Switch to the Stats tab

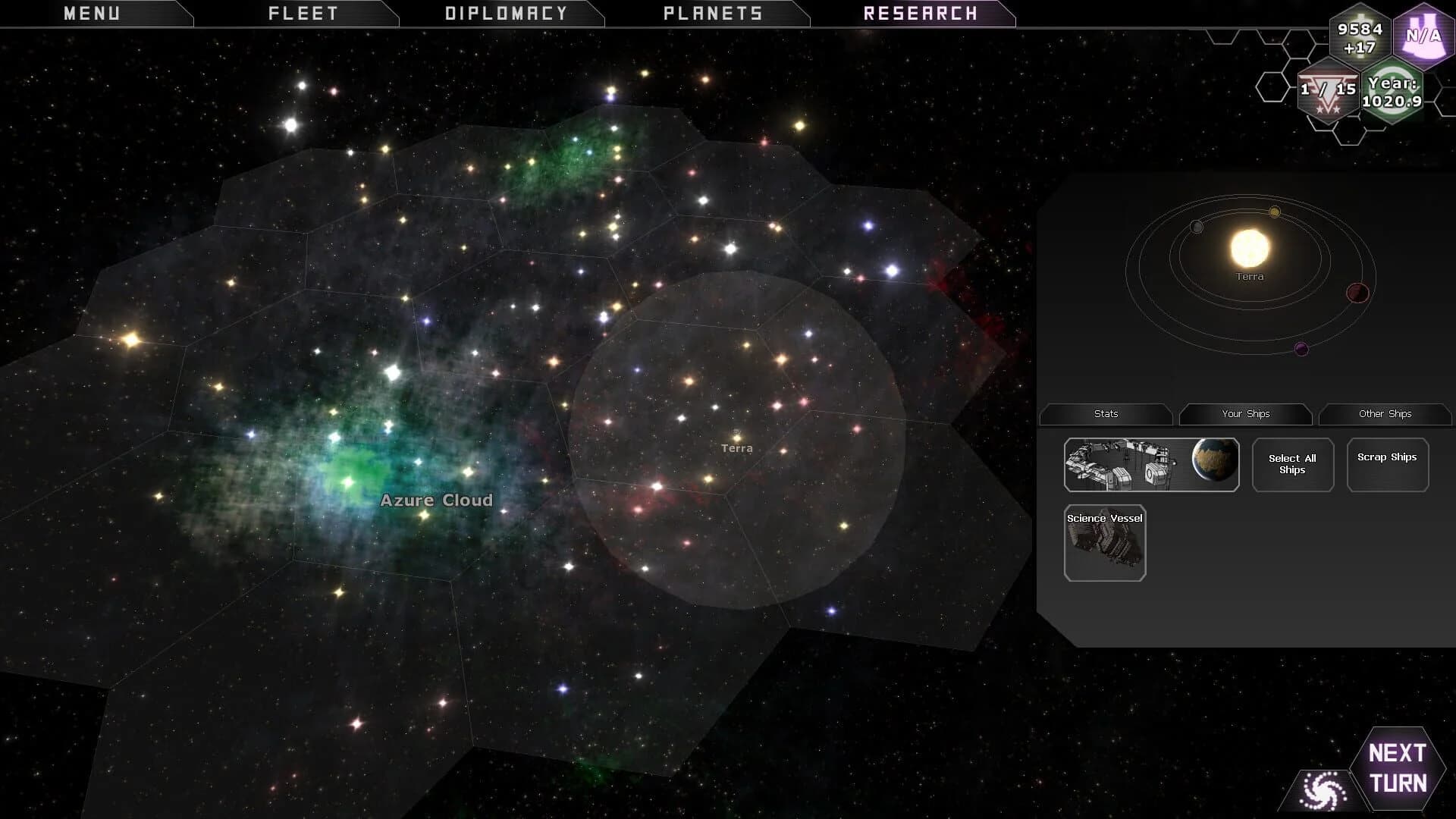coord(1106,414)
